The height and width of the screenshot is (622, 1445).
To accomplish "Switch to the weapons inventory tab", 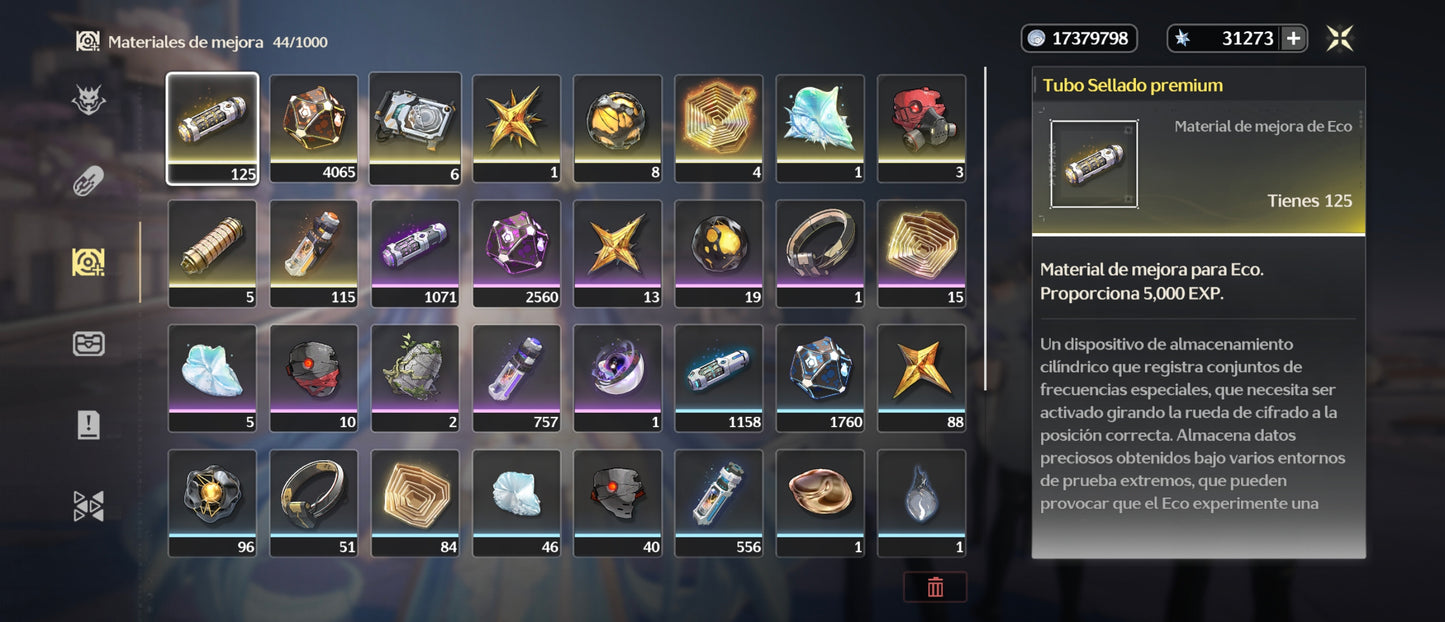I will tap(89, 181).
